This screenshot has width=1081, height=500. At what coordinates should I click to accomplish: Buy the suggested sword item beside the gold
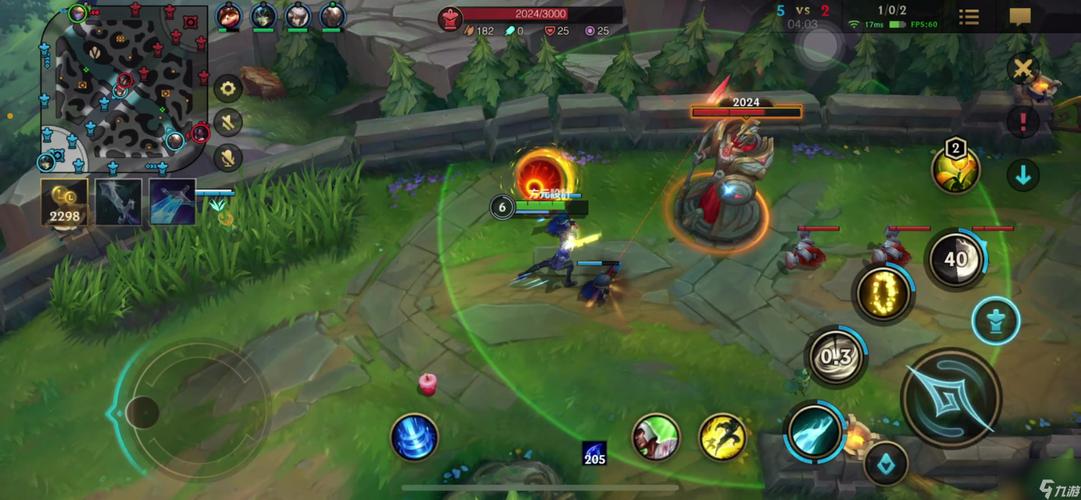tap(119, 202)
